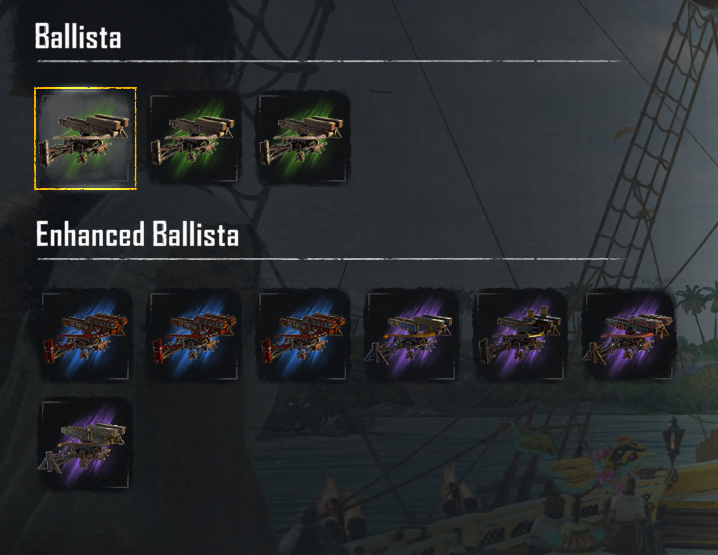Select the yellow-highlighted green Ballista slot
This screenshot has width=718, height=555.
85,138
